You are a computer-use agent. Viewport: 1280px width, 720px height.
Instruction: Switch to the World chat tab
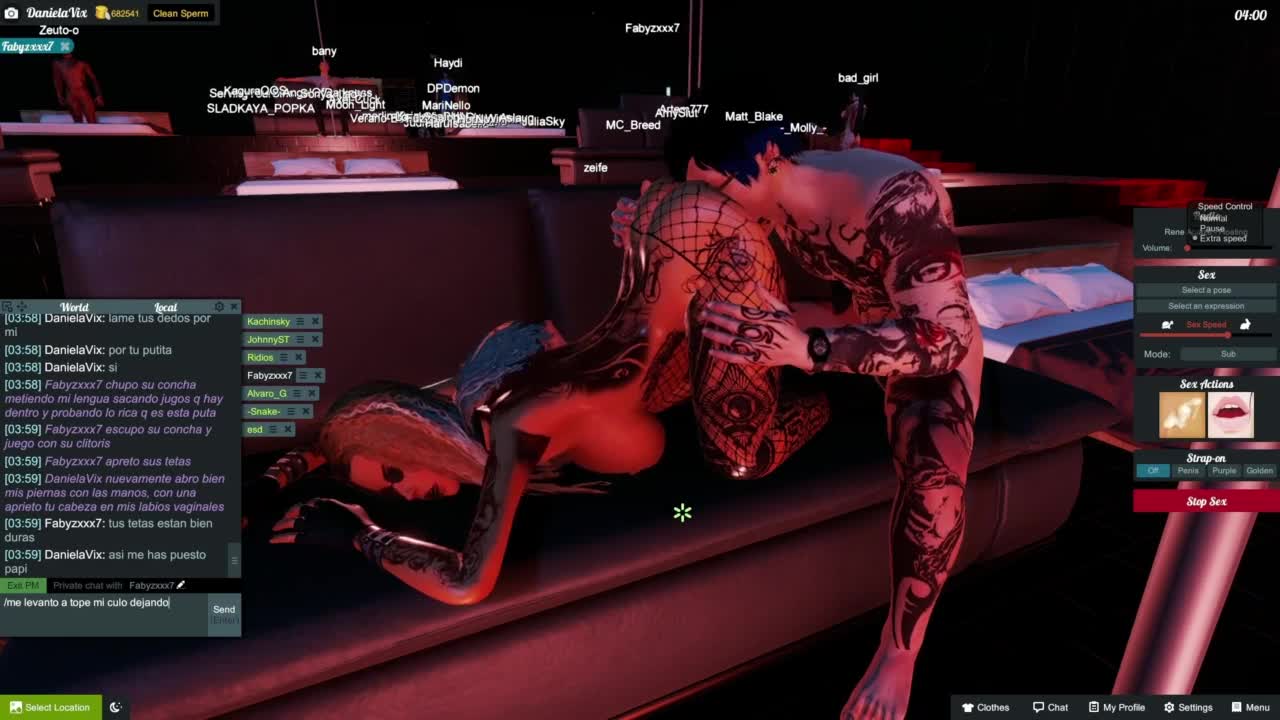74,307
